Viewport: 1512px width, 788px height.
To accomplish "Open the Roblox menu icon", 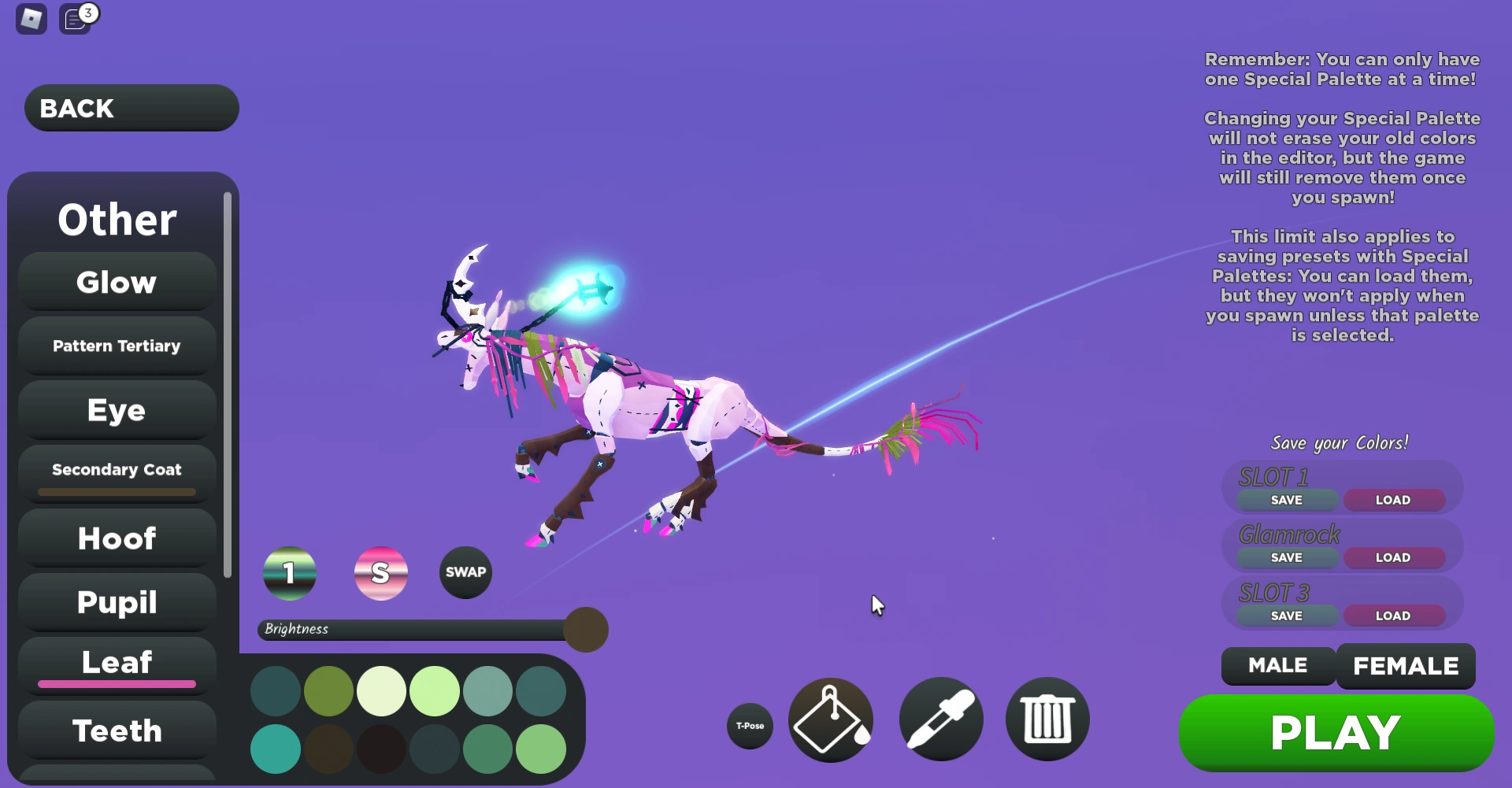I will pos(31,18).
